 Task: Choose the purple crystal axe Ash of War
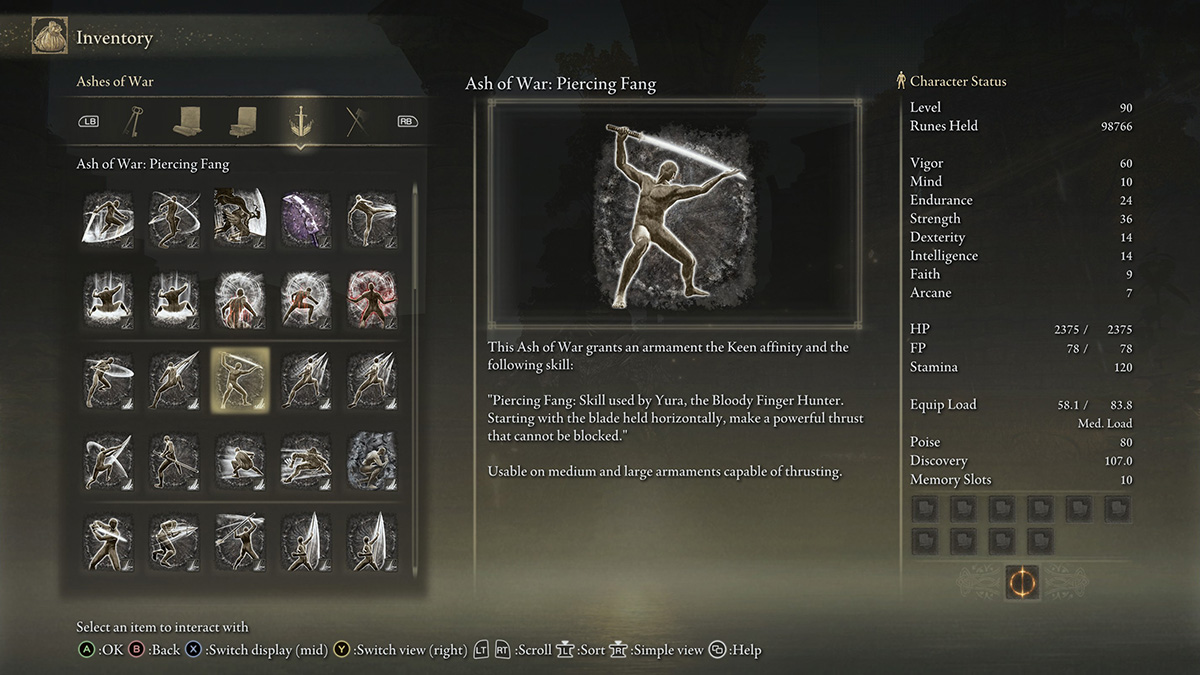305,217
